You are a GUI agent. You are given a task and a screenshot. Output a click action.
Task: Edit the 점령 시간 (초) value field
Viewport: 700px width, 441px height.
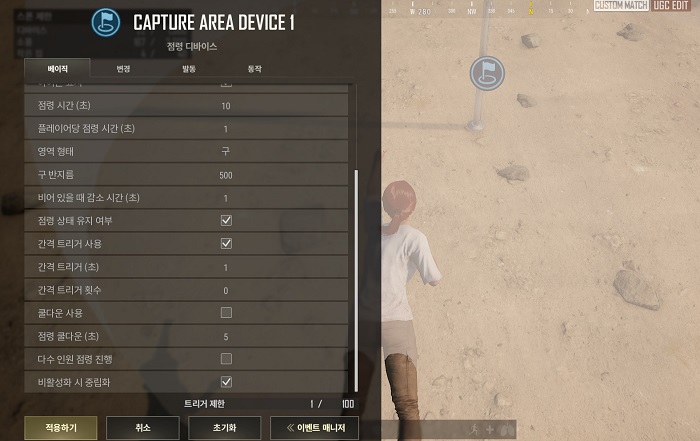[226, 105]
